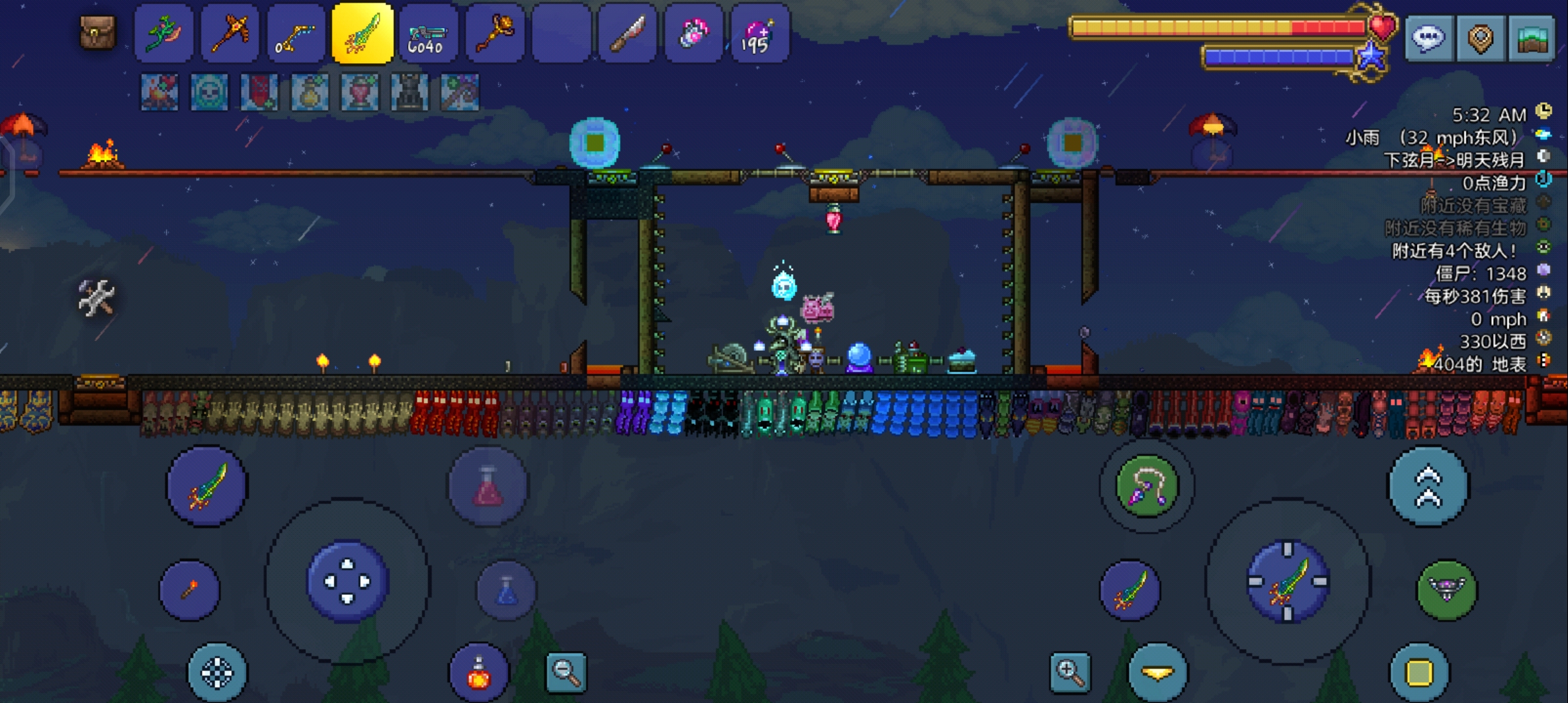Viewport: 1568px width, 703px height.
Task: Tap the double-arrow jump button
Action: click(1428, 486)
